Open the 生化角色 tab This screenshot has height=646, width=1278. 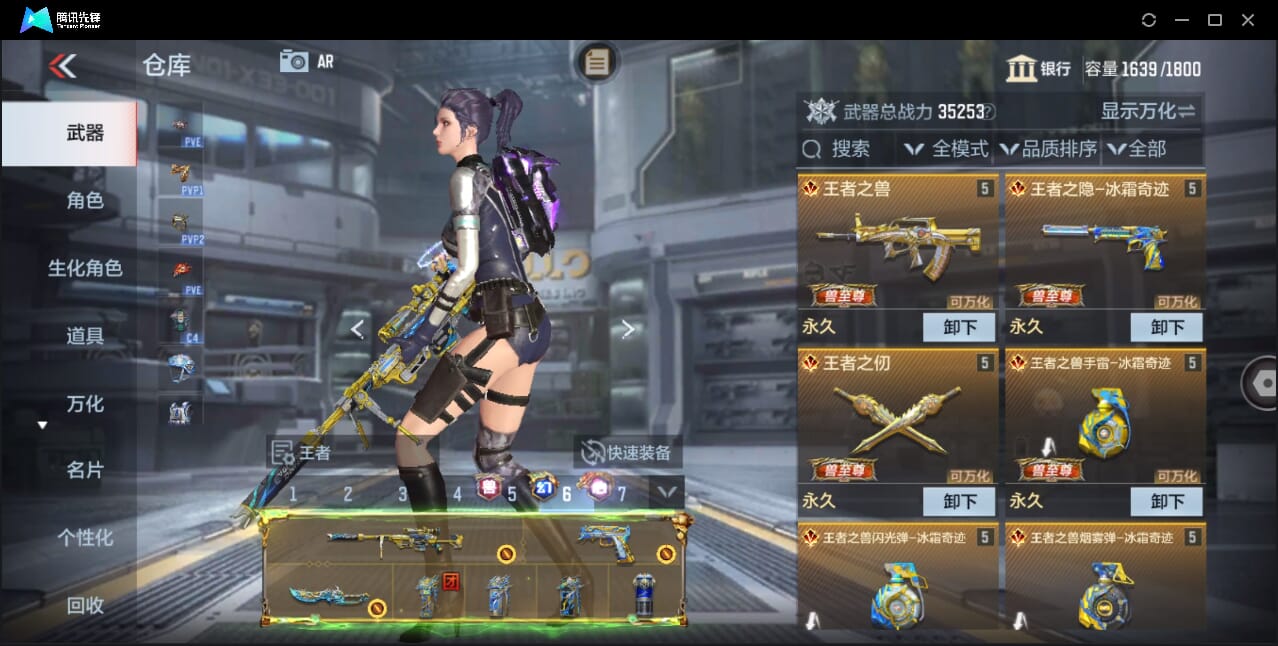pyautogui.click(x=85, y=268)
